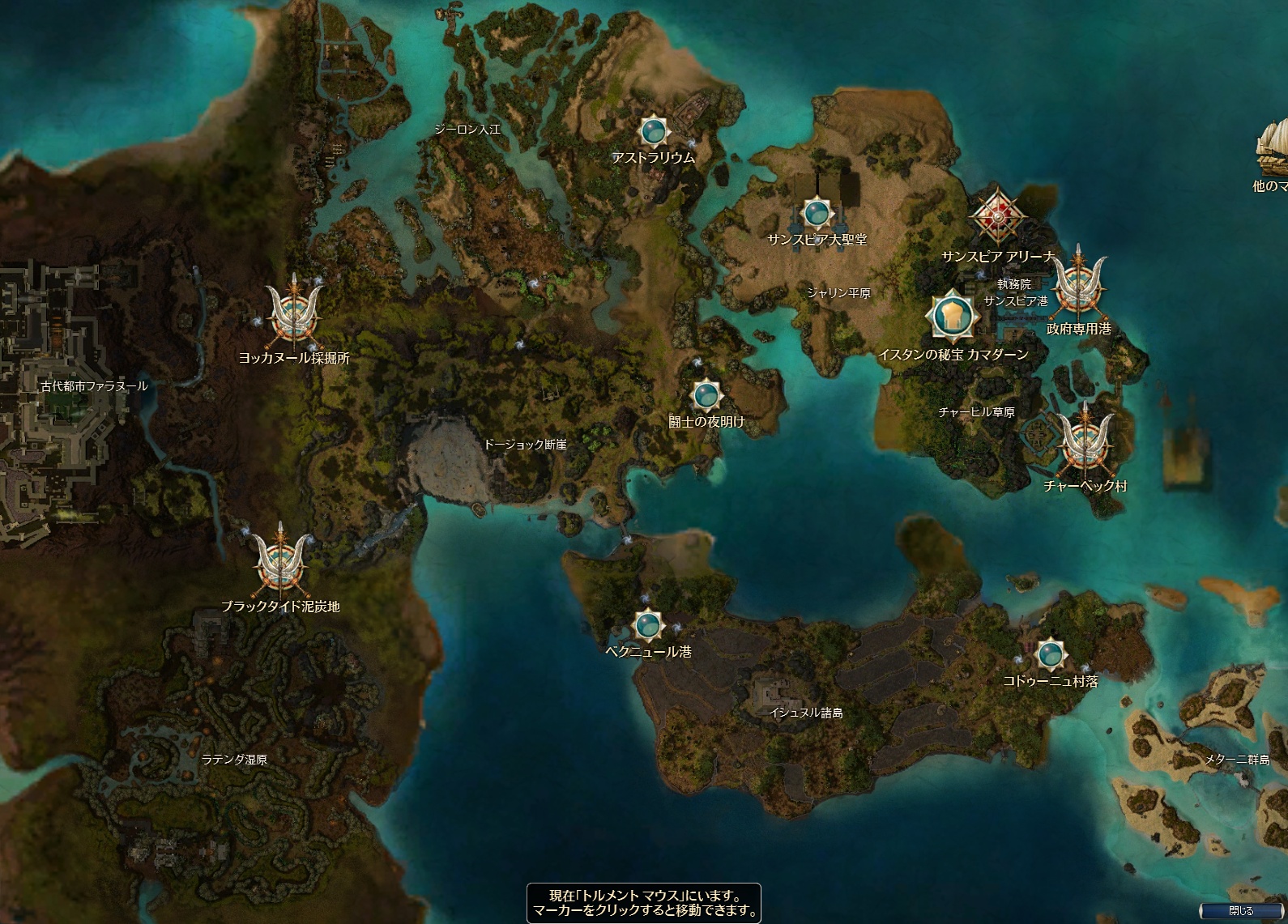
Task: Choose the 政府専用港 mission marker
Action: tap(1078, 285)
